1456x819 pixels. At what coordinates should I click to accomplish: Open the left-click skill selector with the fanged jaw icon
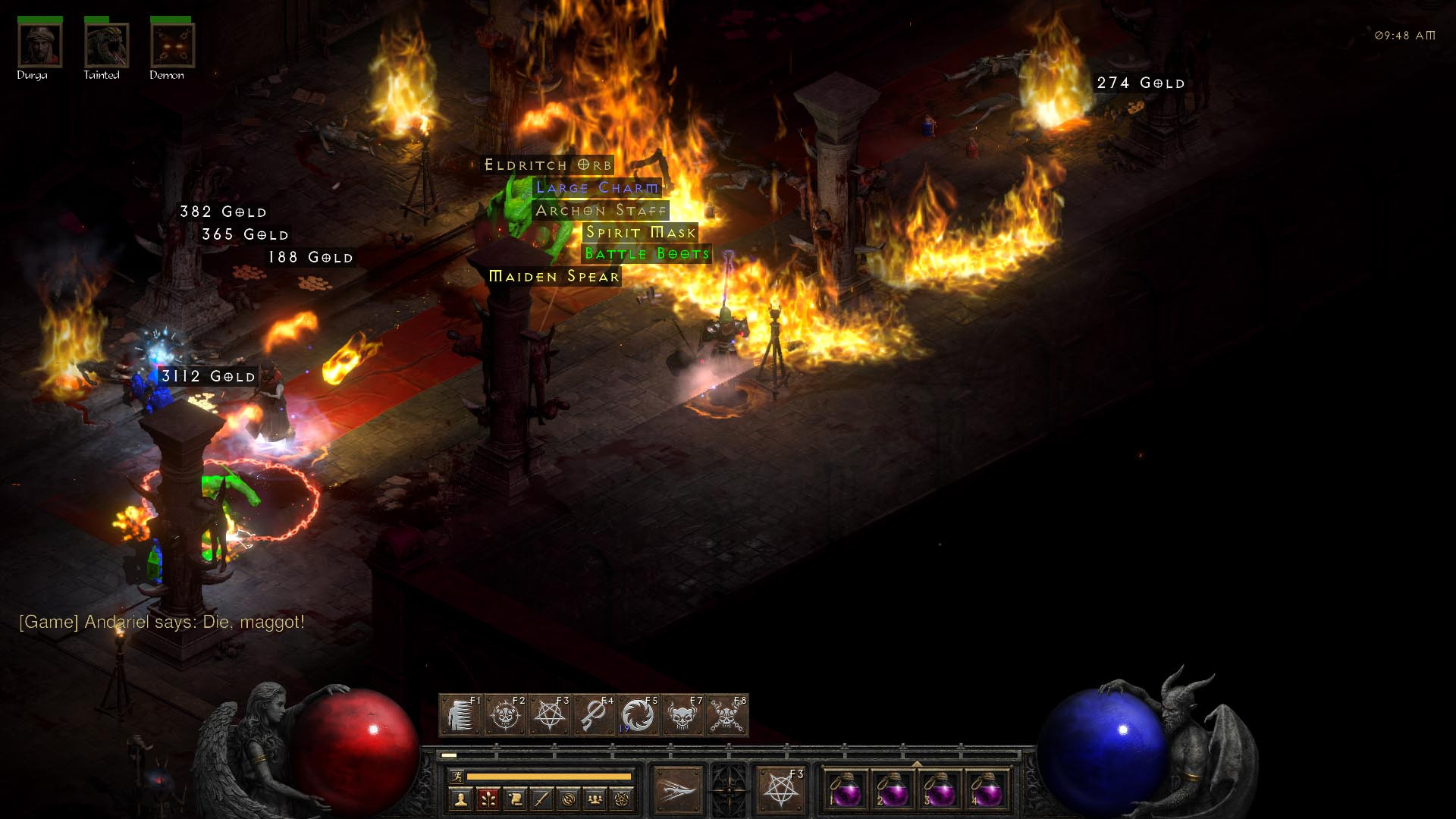pos(678,790)
